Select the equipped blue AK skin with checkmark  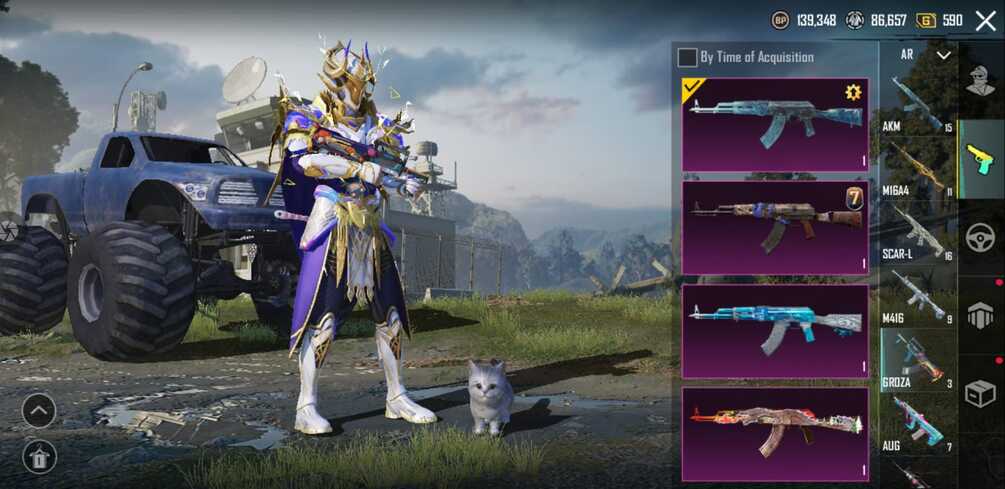click(775, 124)
